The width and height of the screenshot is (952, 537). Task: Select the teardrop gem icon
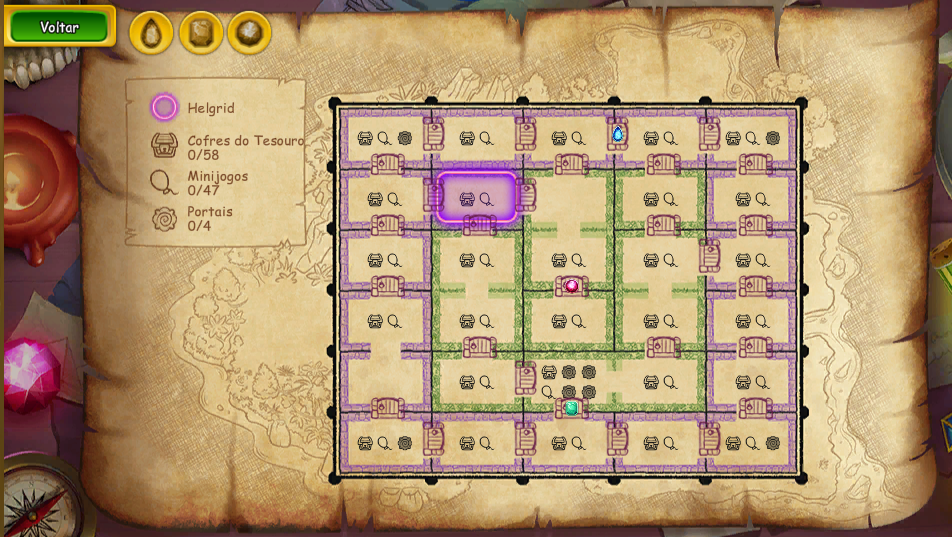[x=152, y=33]
